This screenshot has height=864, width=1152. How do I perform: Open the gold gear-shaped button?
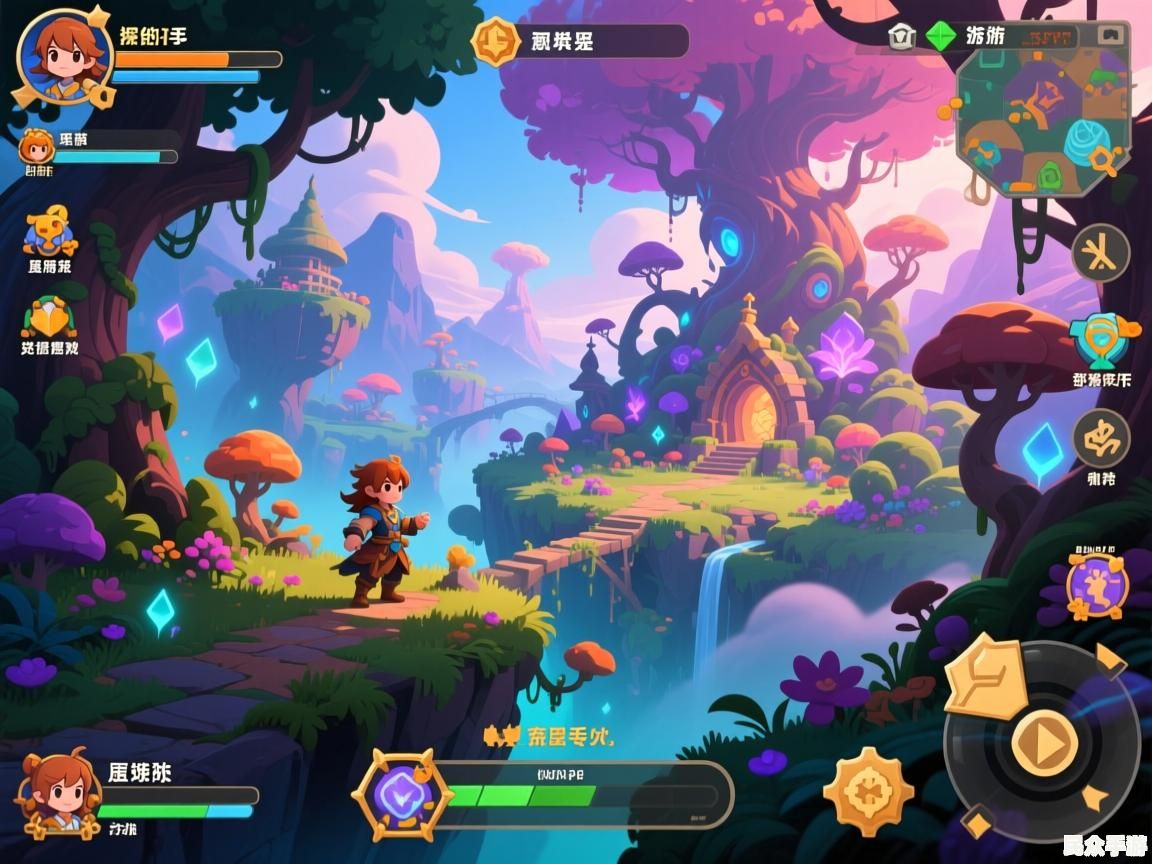coord(868,791)
